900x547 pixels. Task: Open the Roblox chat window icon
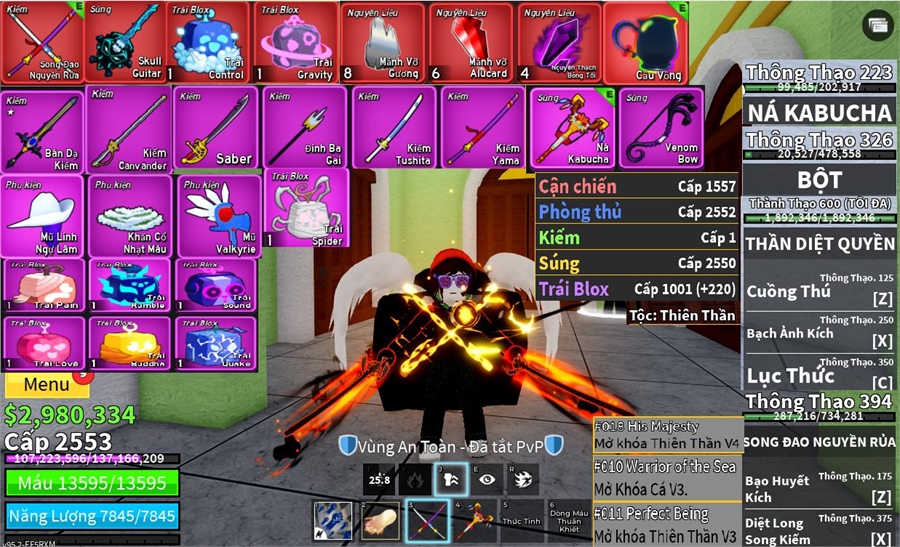click(x=878, y=25)
